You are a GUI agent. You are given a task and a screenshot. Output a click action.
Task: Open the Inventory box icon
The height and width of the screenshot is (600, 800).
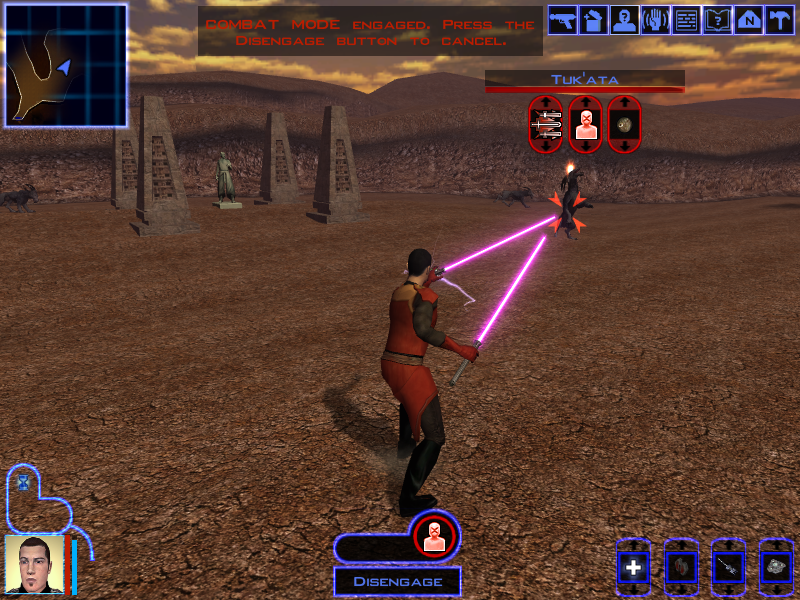pos(593,20)
